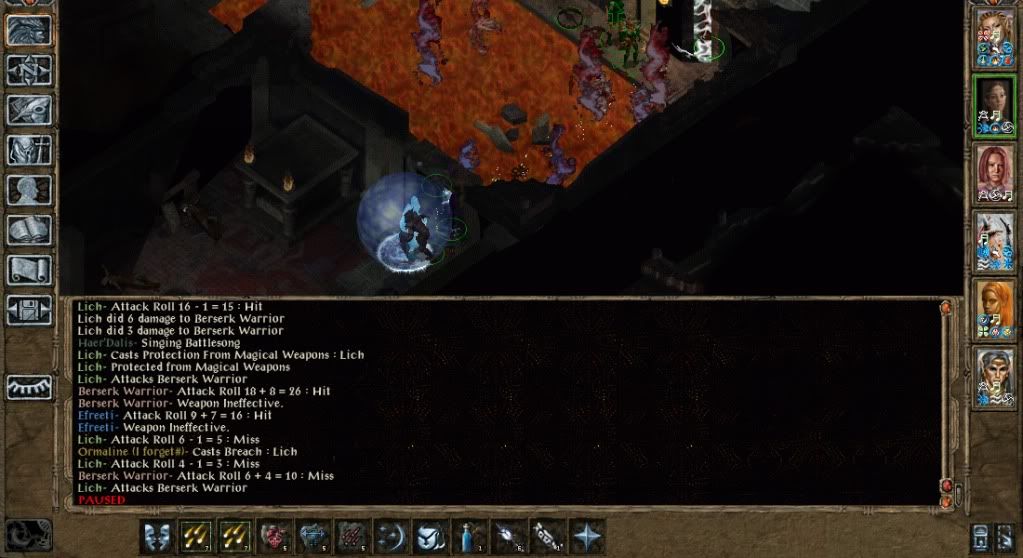Screen dimensions: 1023x558
Task: Show the character record (head silhouette icon)
Action: pos(30,190)
